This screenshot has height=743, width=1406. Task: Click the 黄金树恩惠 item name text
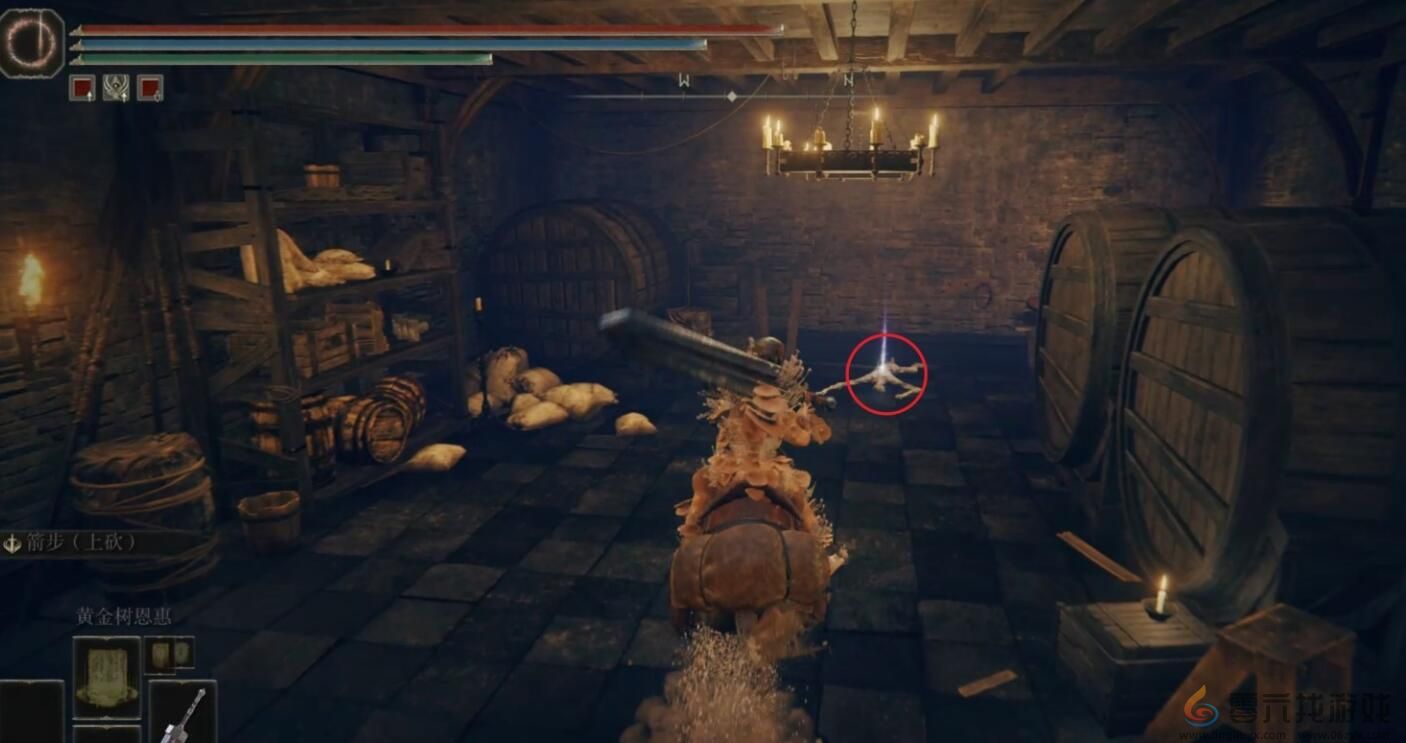124,618
